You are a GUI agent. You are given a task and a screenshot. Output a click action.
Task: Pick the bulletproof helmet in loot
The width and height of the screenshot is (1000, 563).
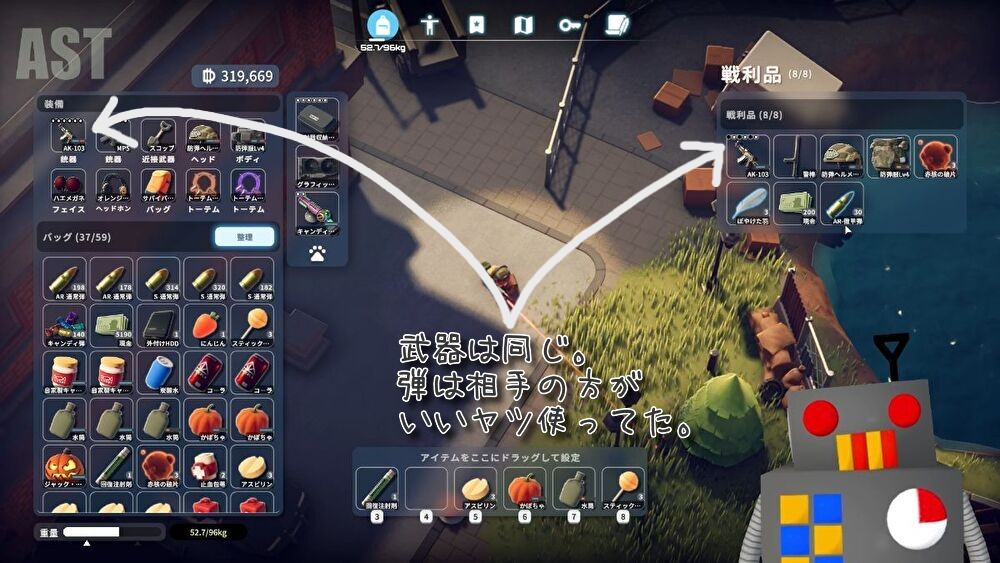(841, 154)
